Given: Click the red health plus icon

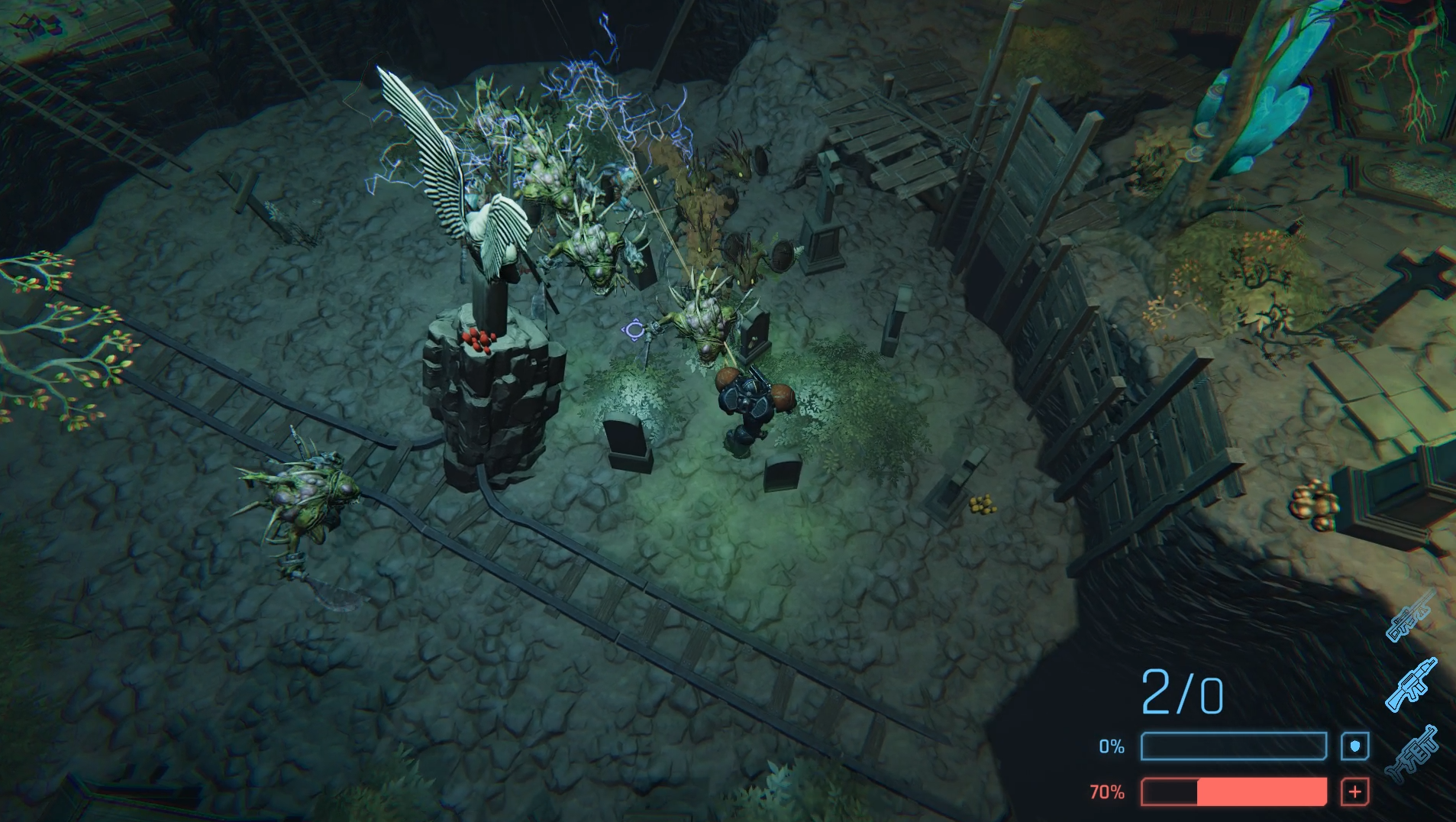Looking at the screenshot, I should click(x=1354, y=792).
